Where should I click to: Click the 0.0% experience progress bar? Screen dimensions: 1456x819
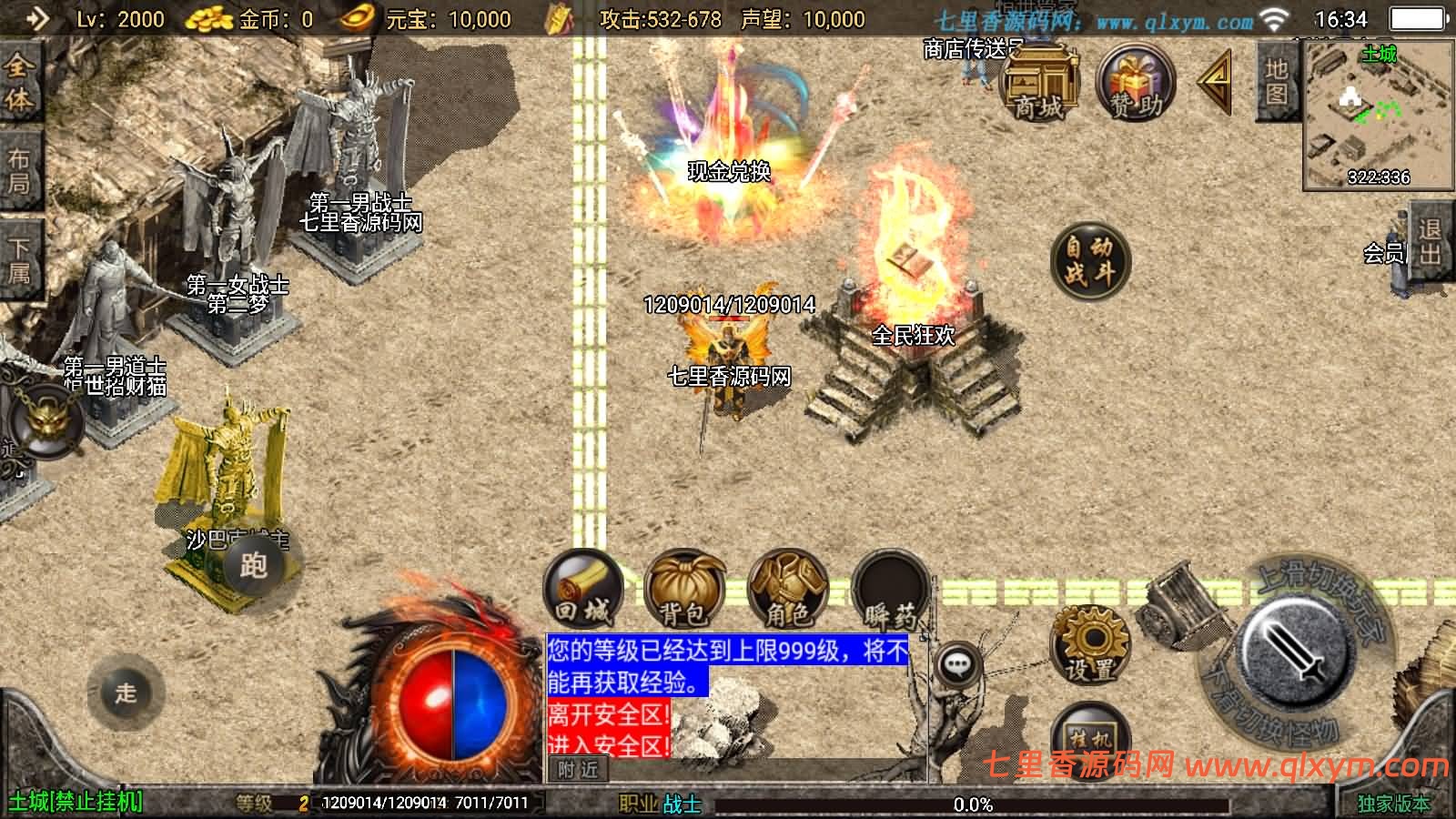coord(974,804)
